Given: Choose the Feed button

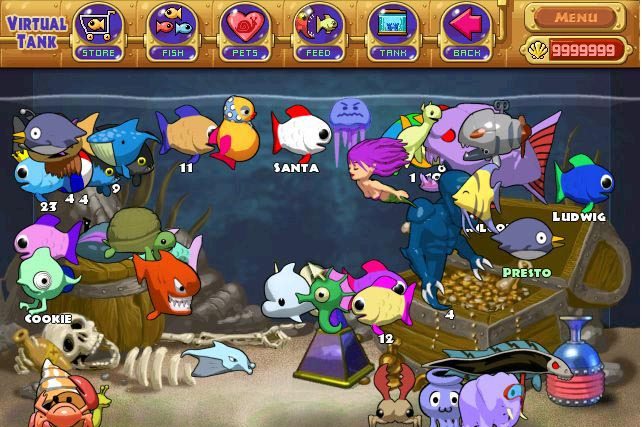Looking at the screenshot, I should pos(320,28).
